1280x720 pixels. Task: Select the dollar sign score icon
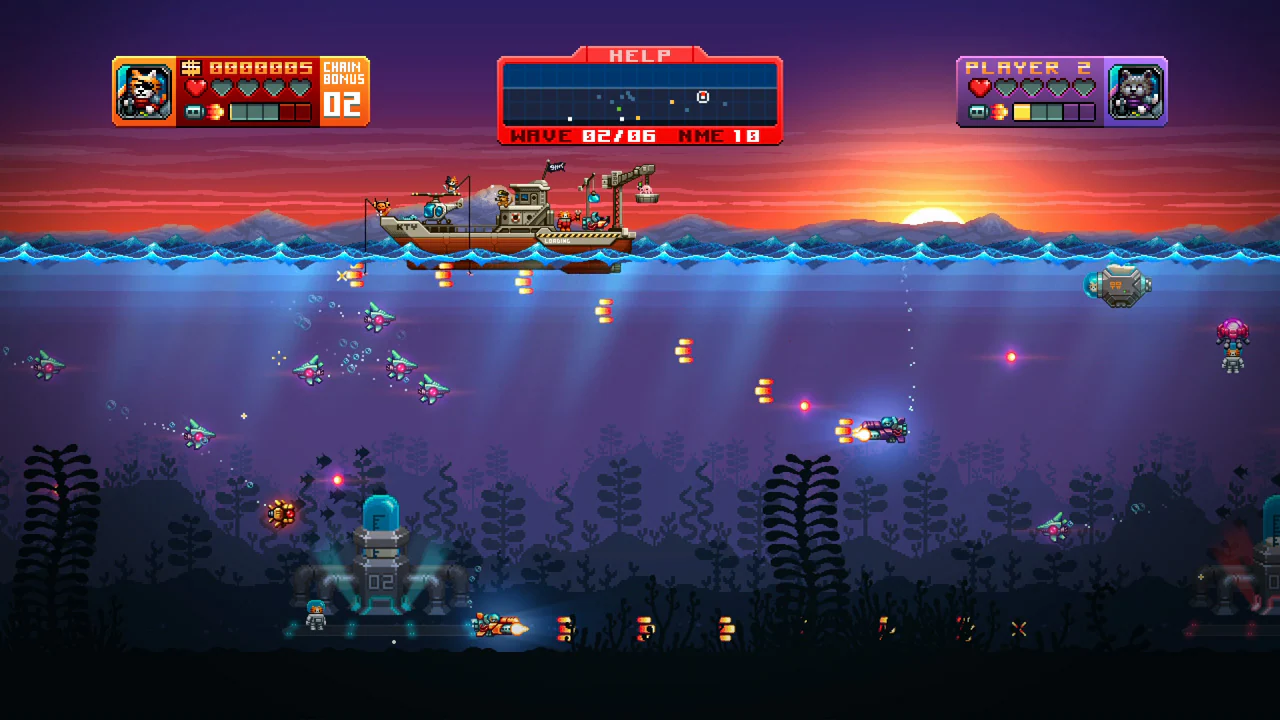pyautogui.click(x=192, y=68)
